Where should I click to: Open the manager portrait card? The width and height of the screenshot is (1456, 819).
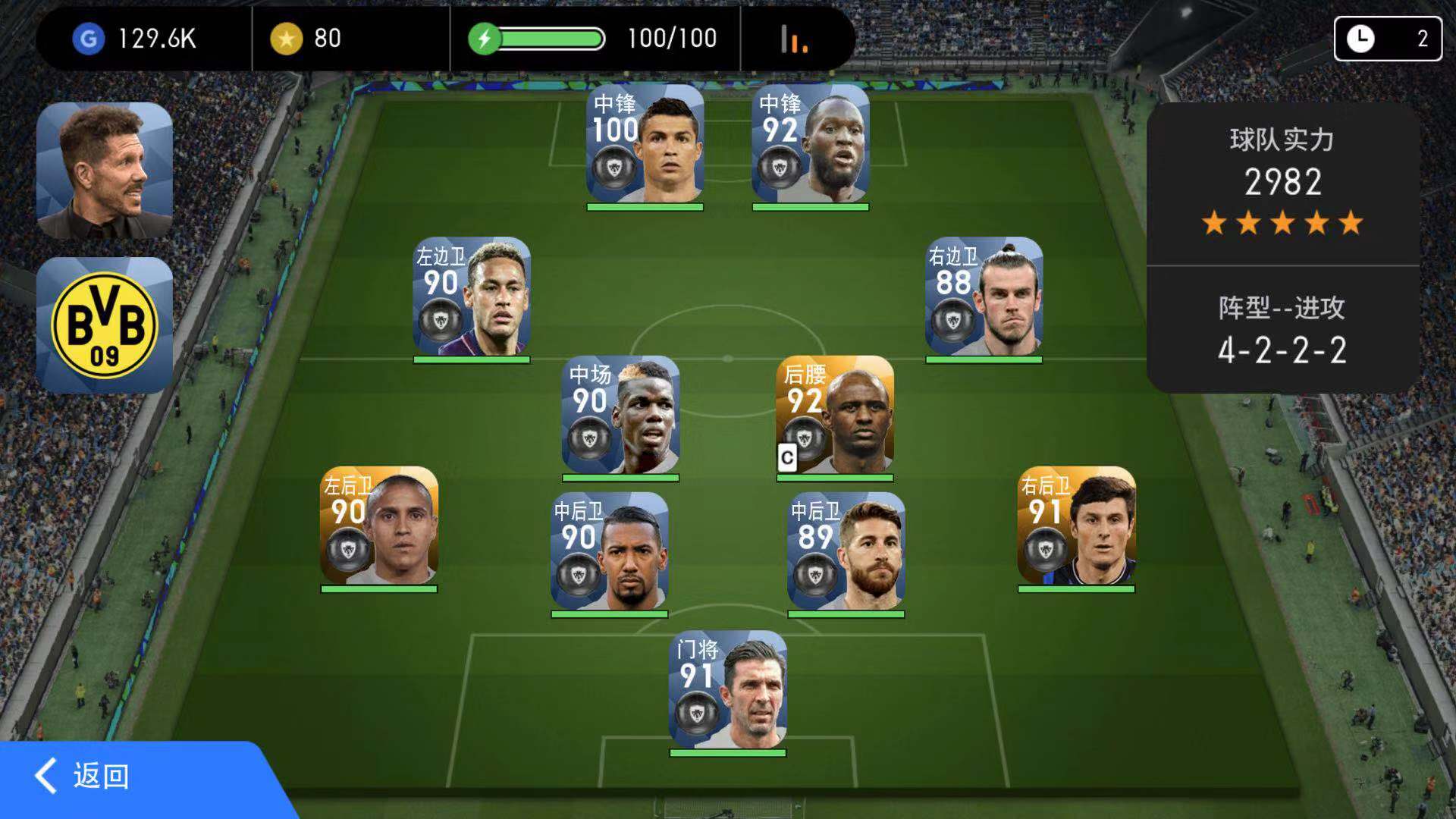[x=105, y=171]
